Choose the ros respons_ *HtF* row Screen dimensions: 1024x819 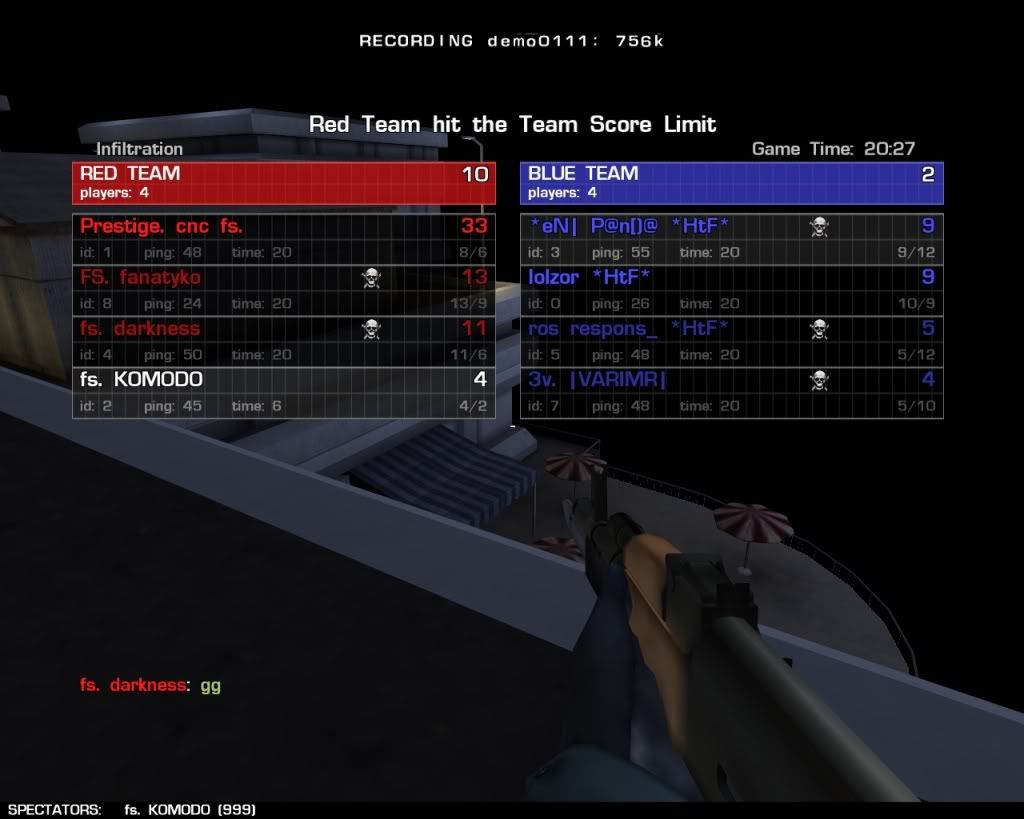(x=731, y=341)
